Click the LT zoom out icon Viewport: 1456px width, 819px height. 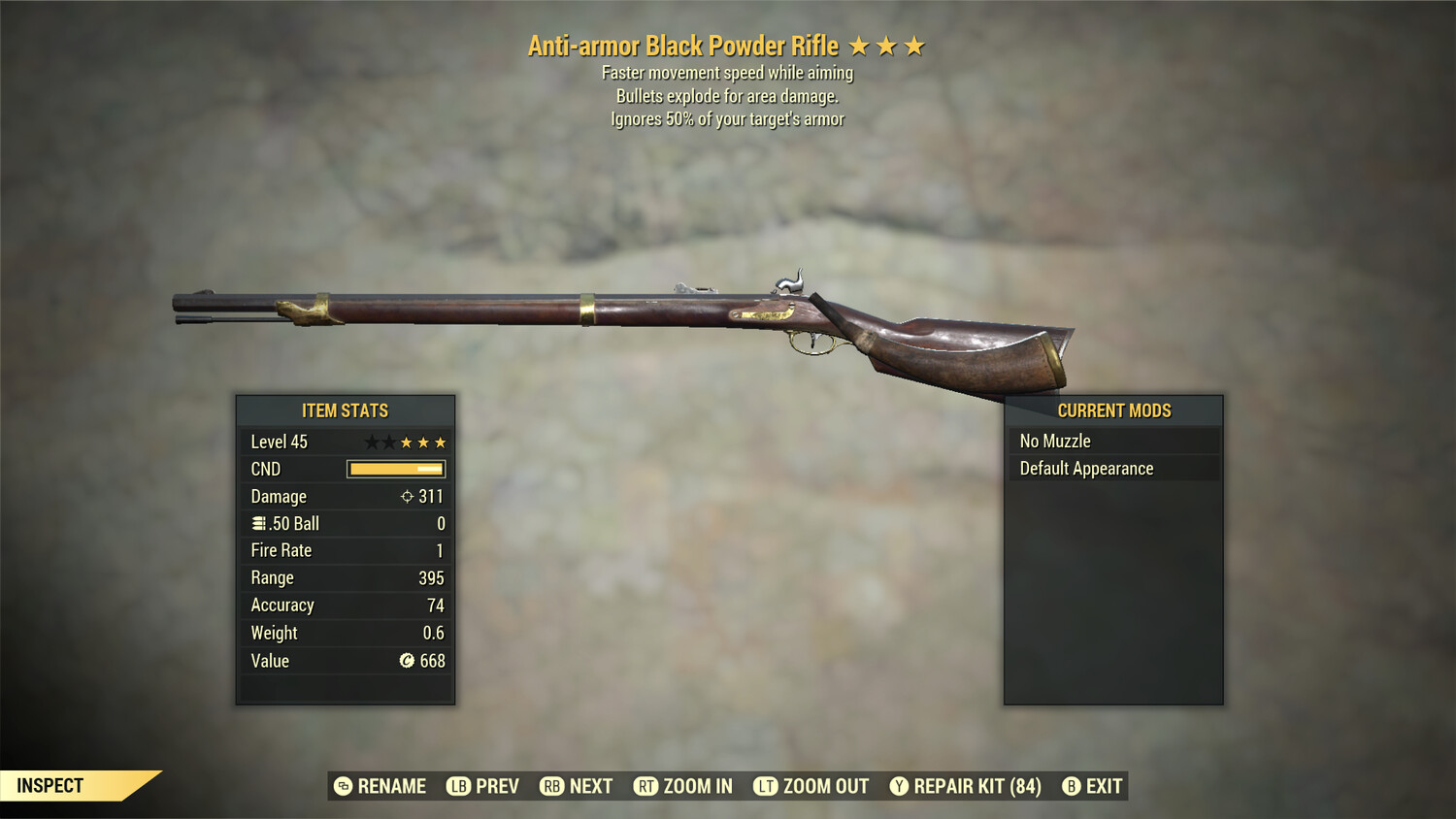click(765, 786)
